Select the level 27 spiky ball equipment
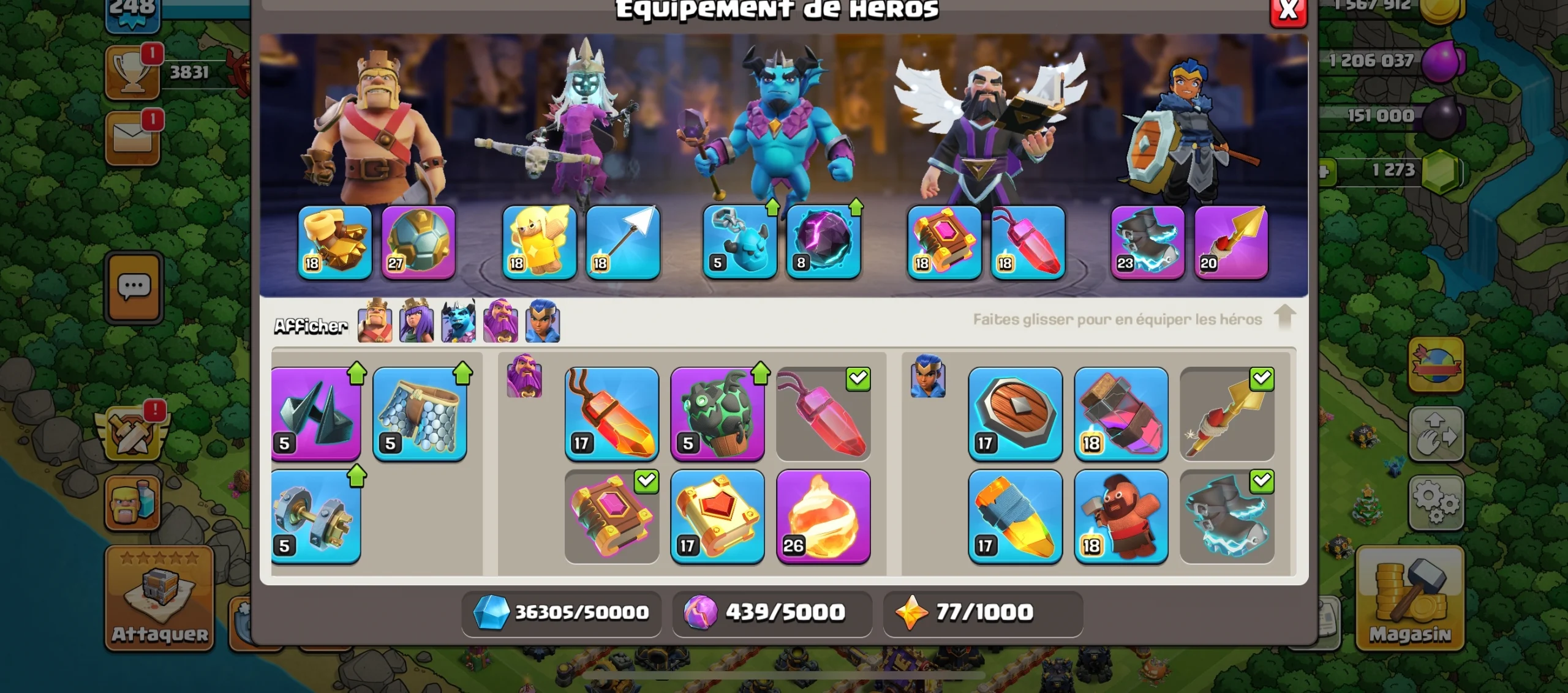The height and width of the screenshot is (693, 1568). point(418,242)
